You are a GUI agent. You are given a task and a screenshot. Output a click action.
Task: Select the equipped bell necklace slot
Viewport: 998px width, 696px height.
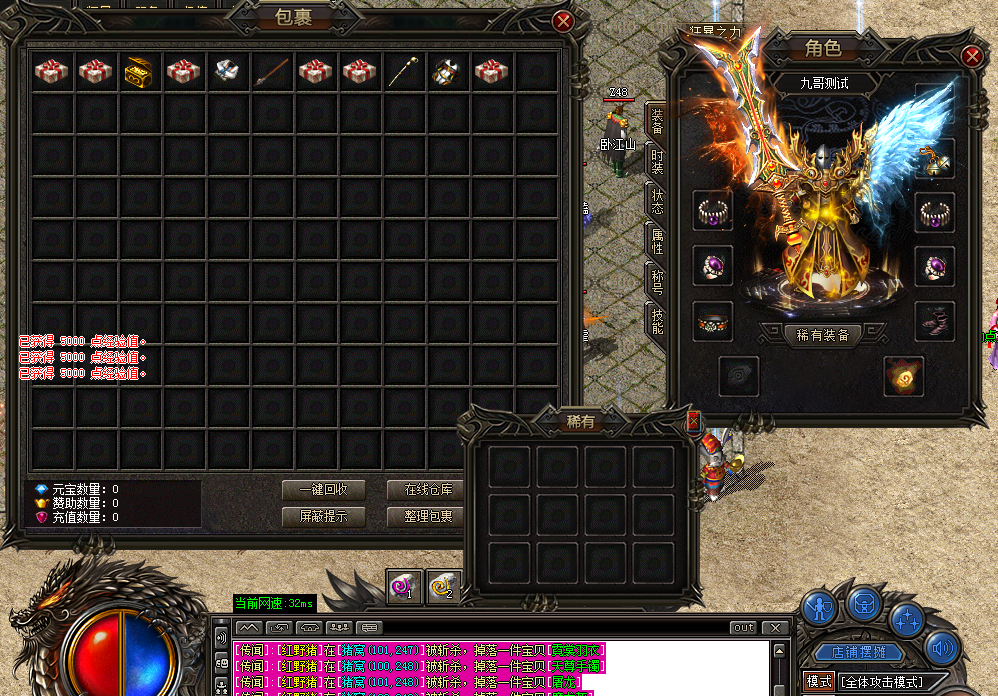[x=935, y=157]
